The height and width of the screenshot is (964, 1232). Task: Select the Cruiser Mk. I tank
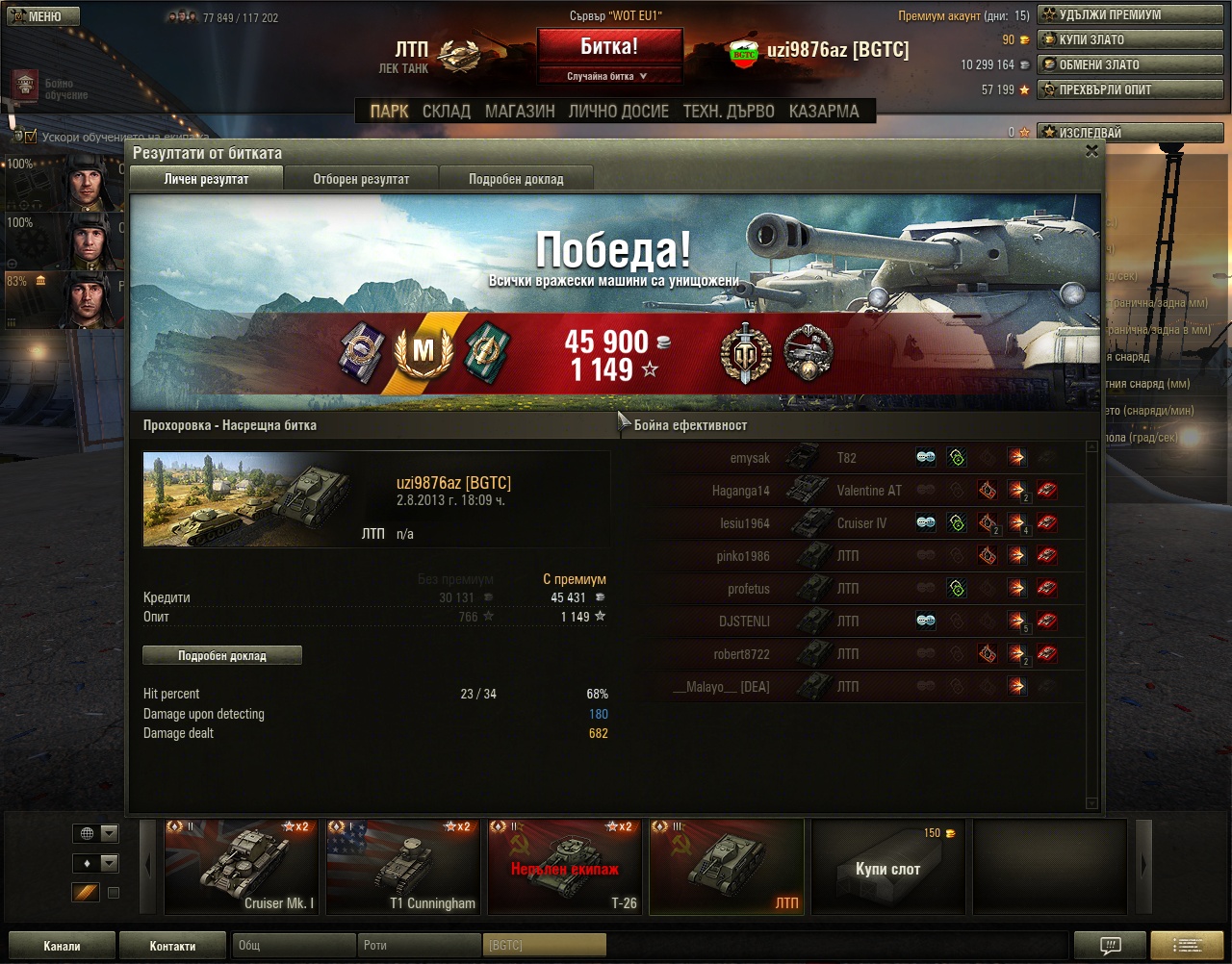click(x=241, y=866)
